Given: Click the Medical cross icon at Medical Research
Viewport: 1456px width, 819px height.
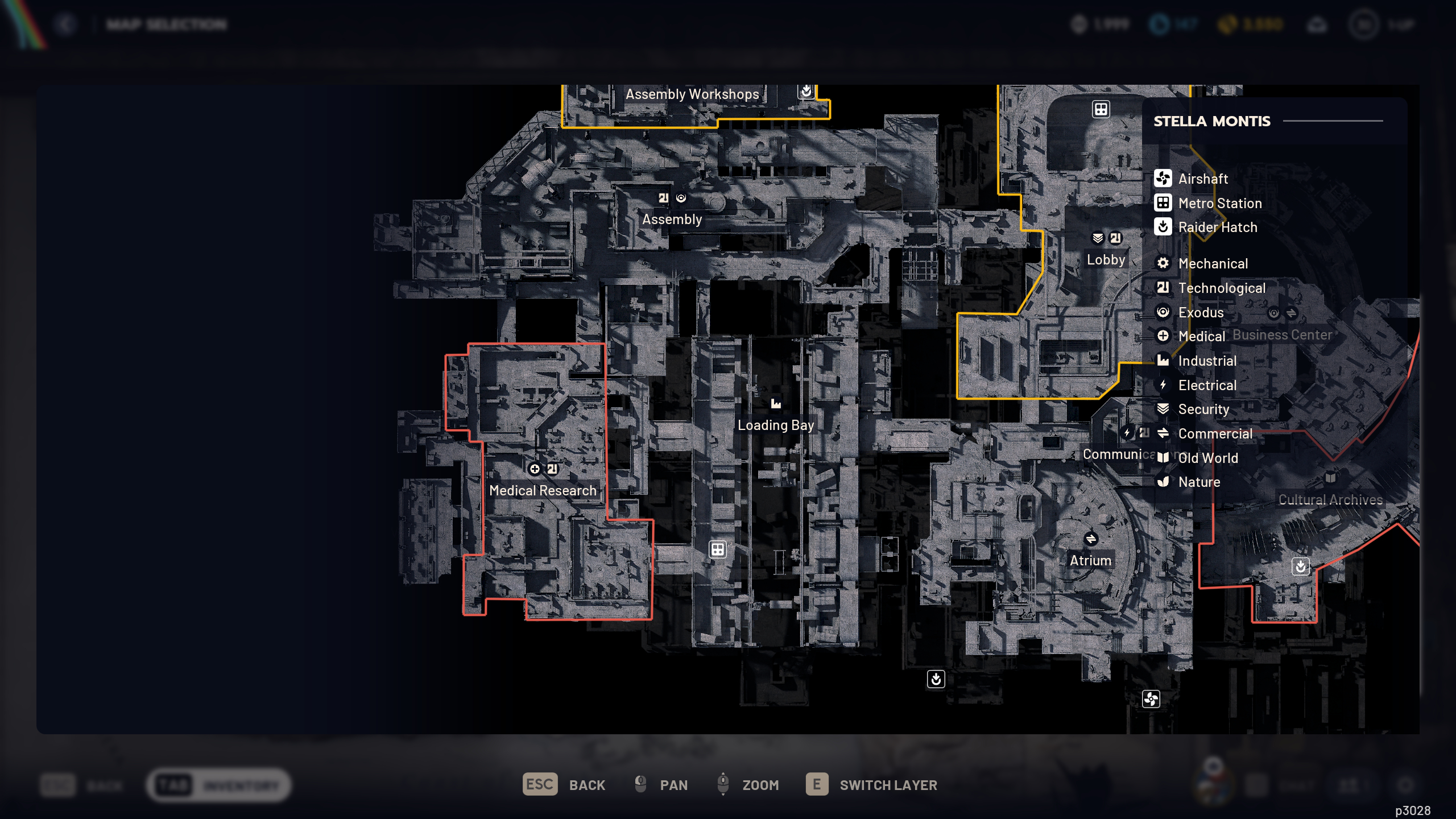Looking at the screenshot, I should pos(535,469).
